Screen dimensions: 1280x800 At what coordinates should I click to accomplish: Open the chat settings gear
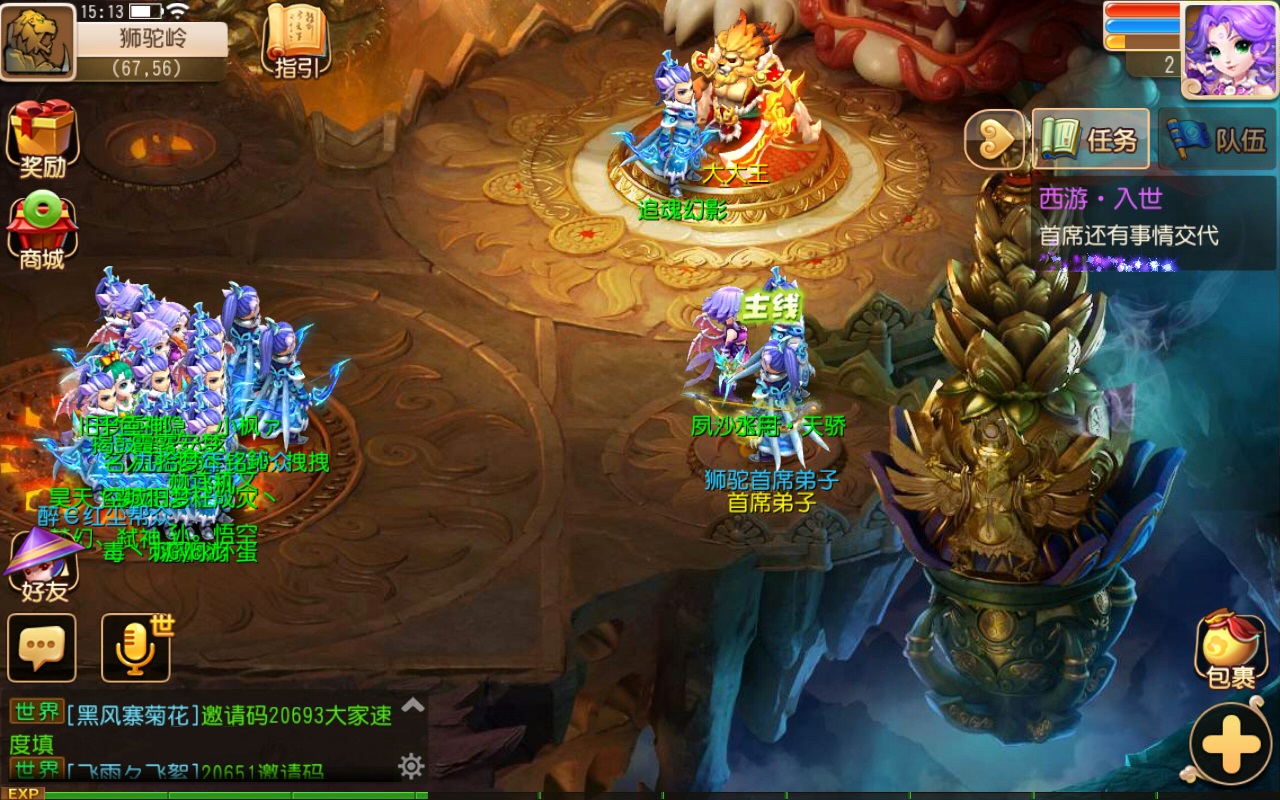pyautogui.click(x=411, y=767)
